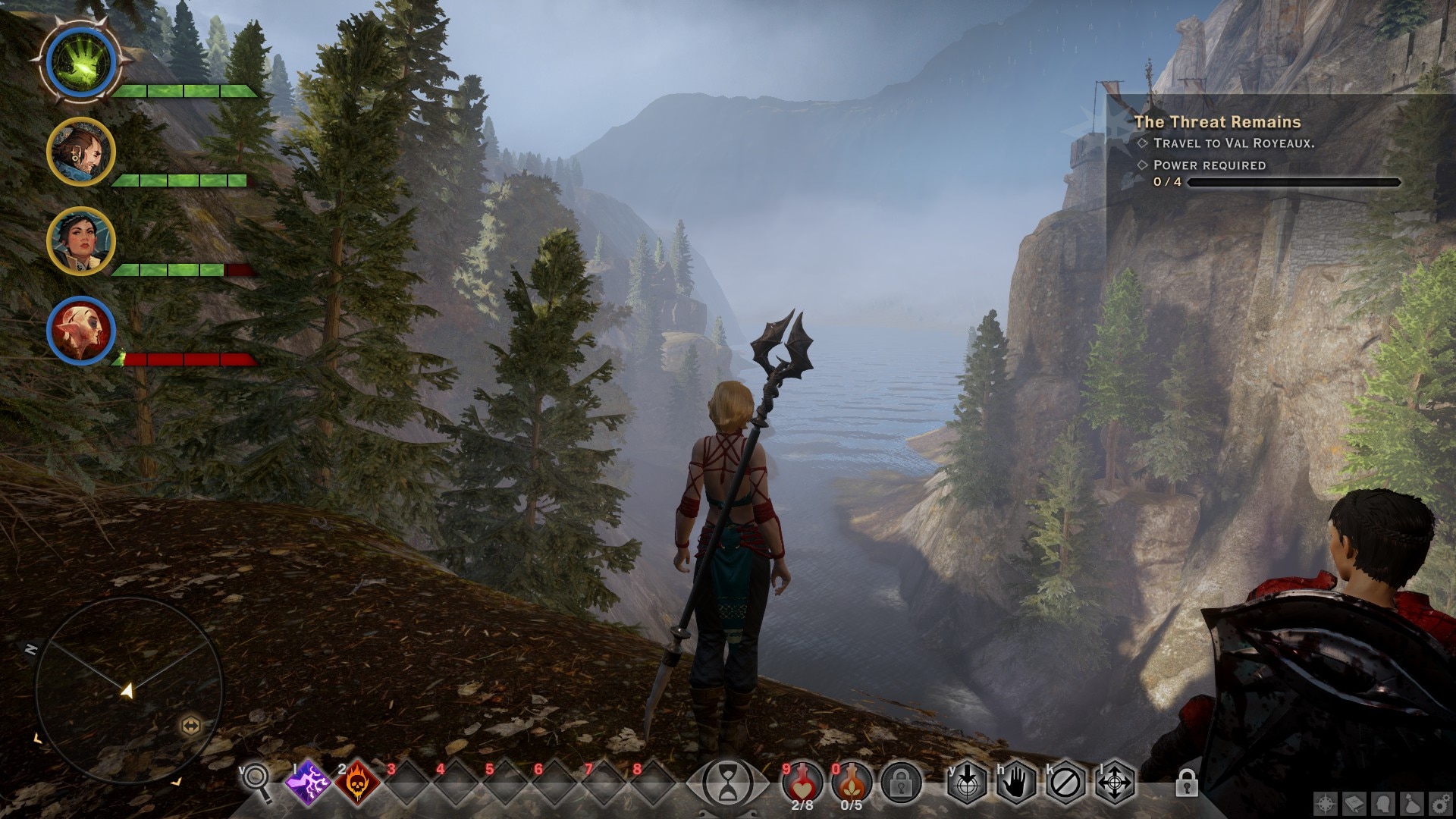This screenshot has width=1456, height=819.
Task: Toggle the hourglass tactical camera button
Action: coord(728,781)
